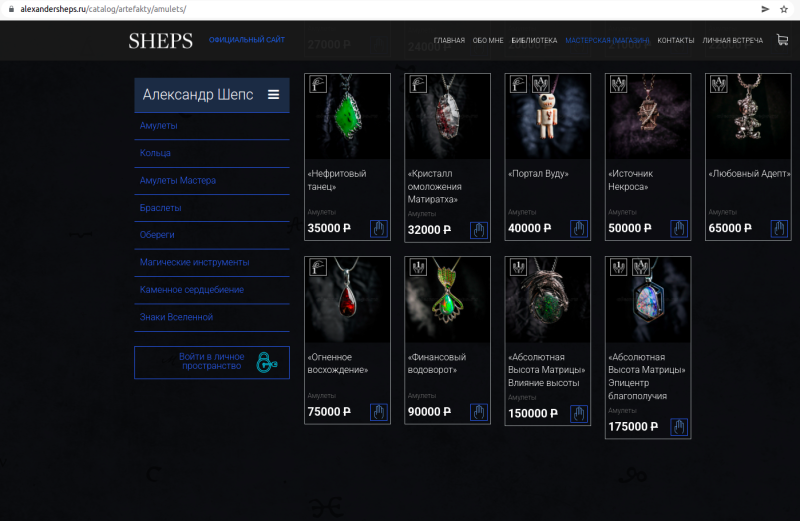The image size is (800, 521).
Task: Open the Магические инструменты category
Action: click(195, 262)
